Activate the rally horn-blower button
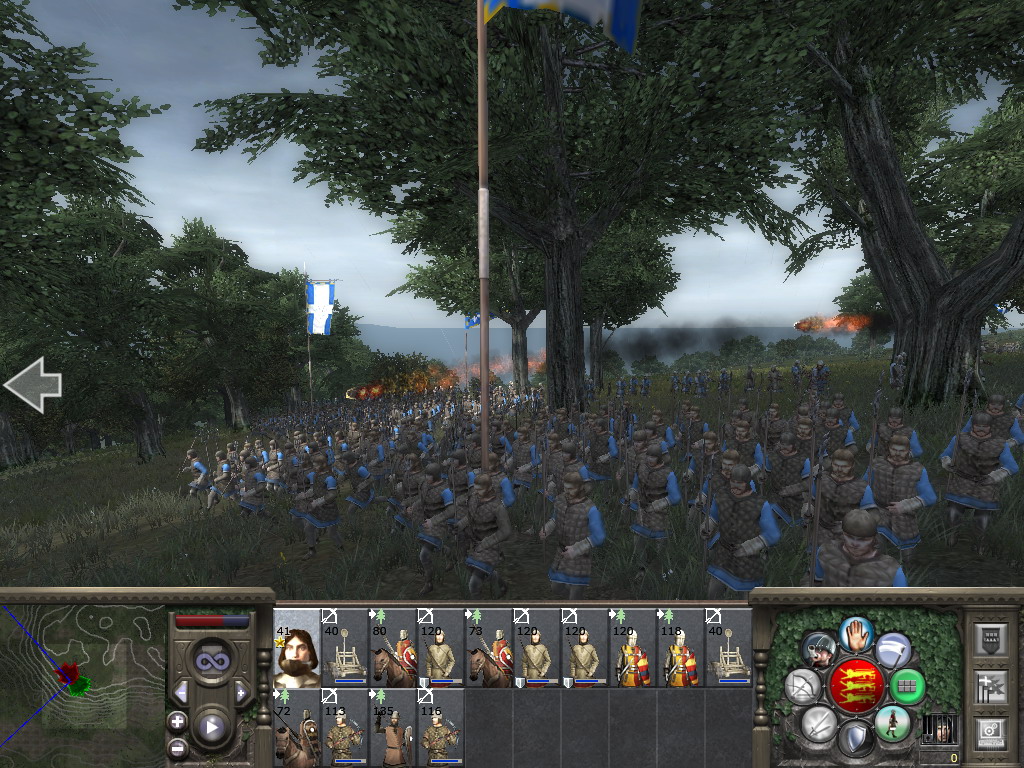 (819, 650)
